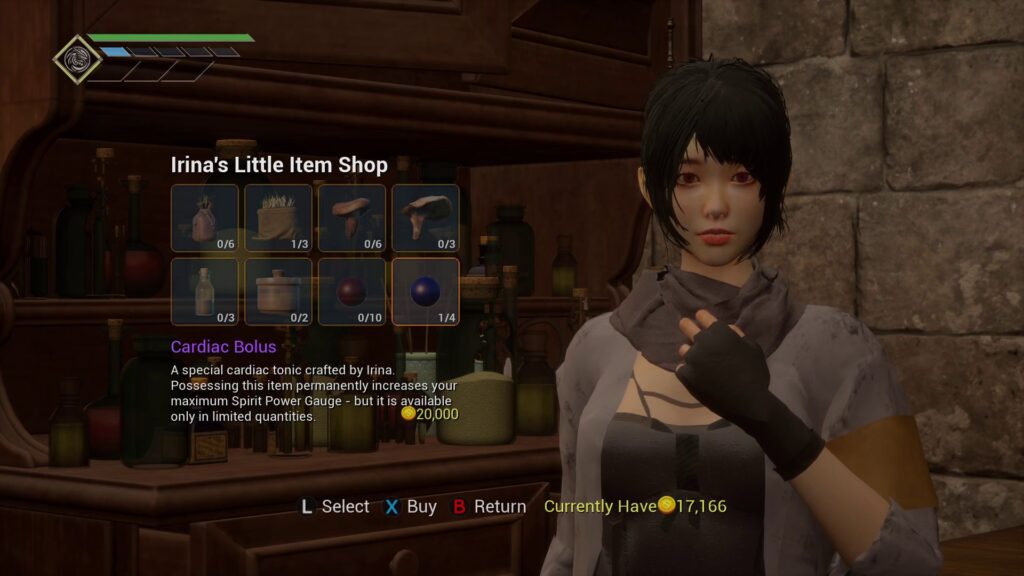
Task: Select the lidded wooden jar item
Action: pyautogui.click(x=278, y=292)
